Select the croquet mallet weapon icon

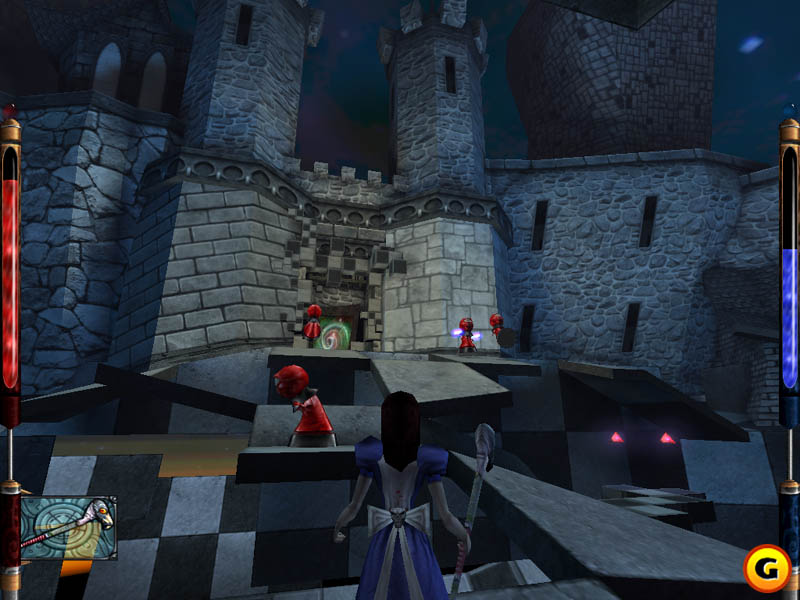(68, 527)
